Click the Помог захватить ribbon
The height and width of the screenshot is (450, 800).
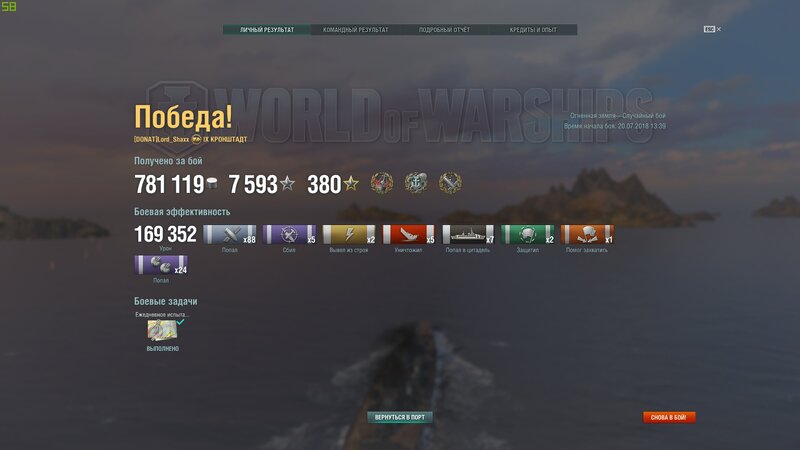pos(587,235)
